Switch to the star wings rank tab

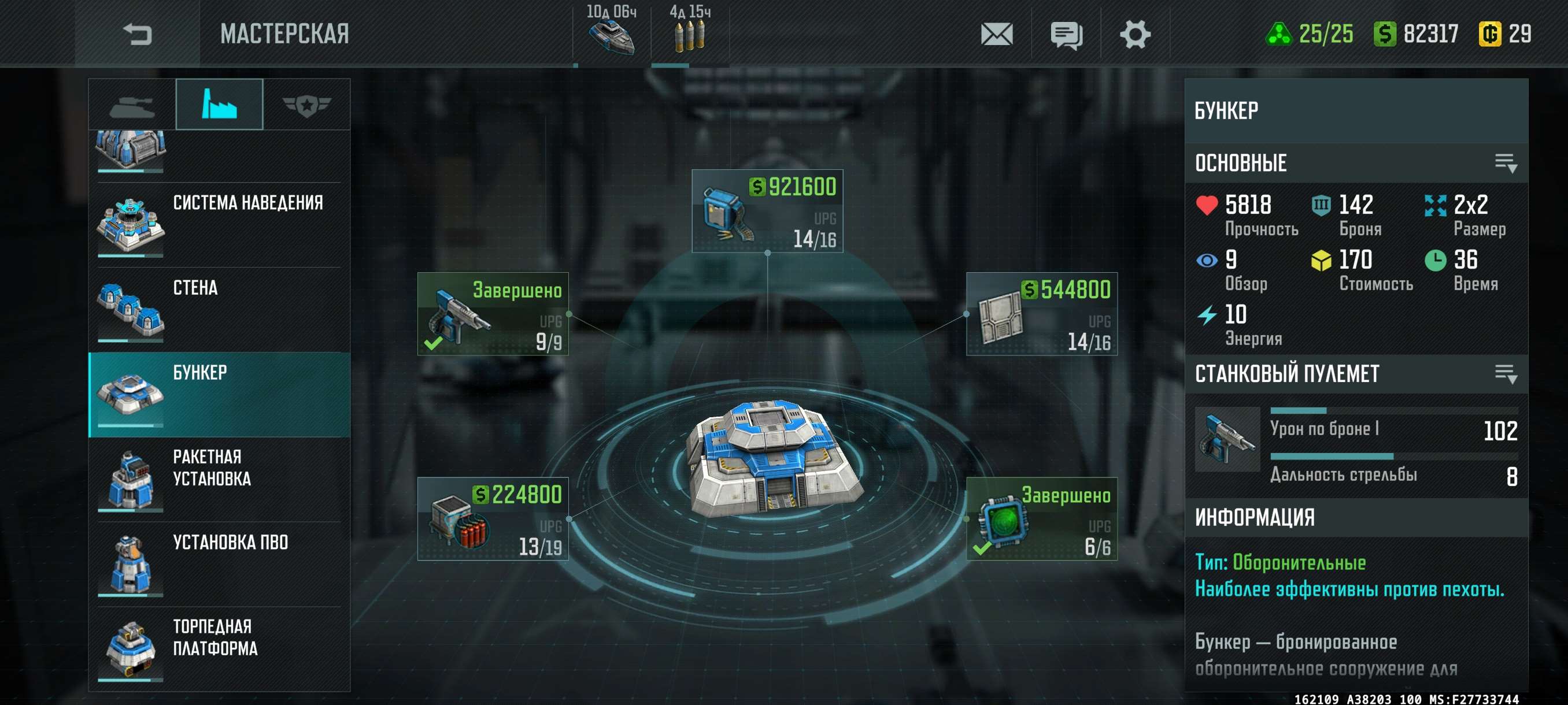click(x=306, y=105)
